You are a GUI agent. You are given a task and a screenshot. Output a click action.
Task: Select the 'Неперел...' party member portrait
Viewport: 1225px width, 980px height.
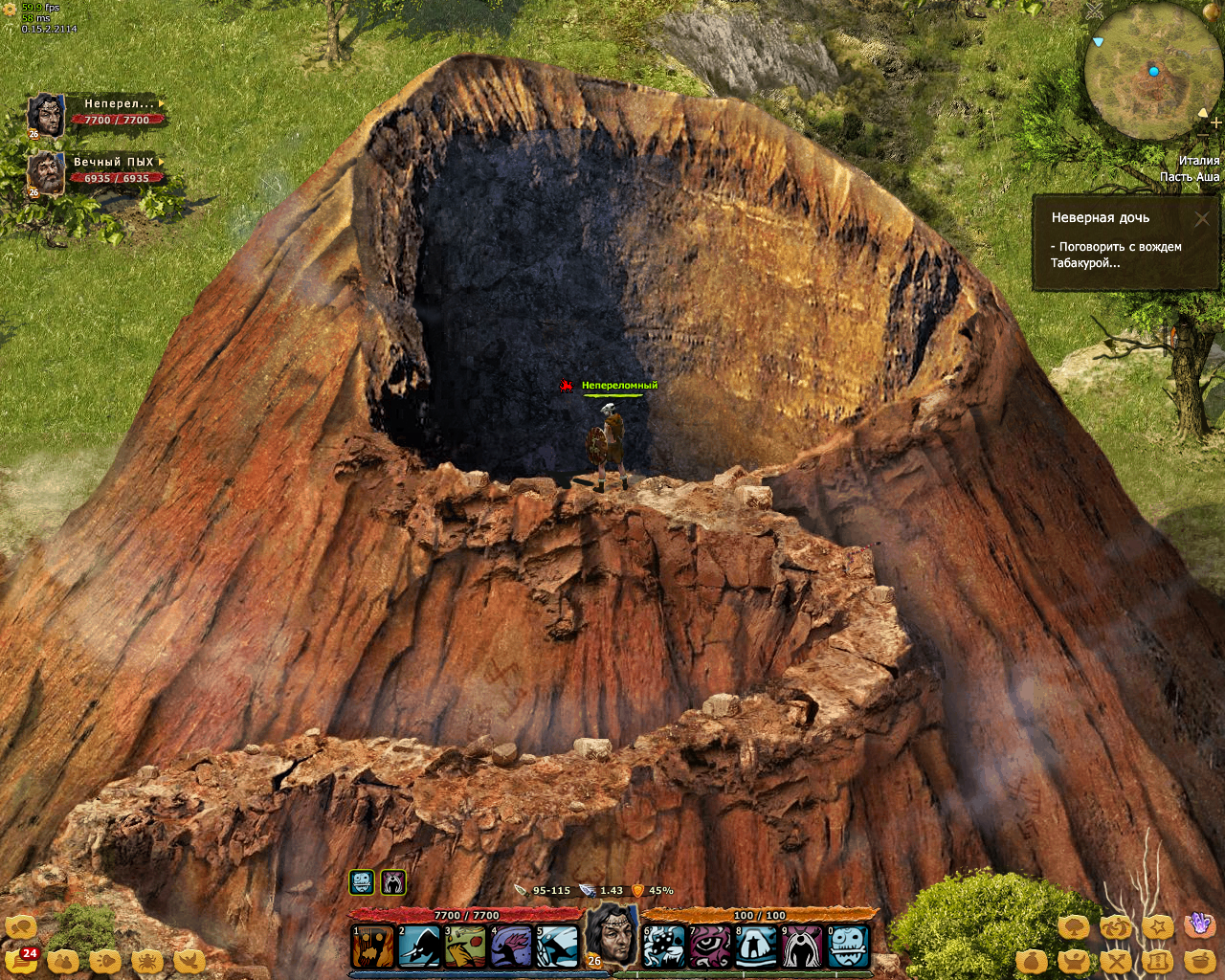tap(45, 115)
